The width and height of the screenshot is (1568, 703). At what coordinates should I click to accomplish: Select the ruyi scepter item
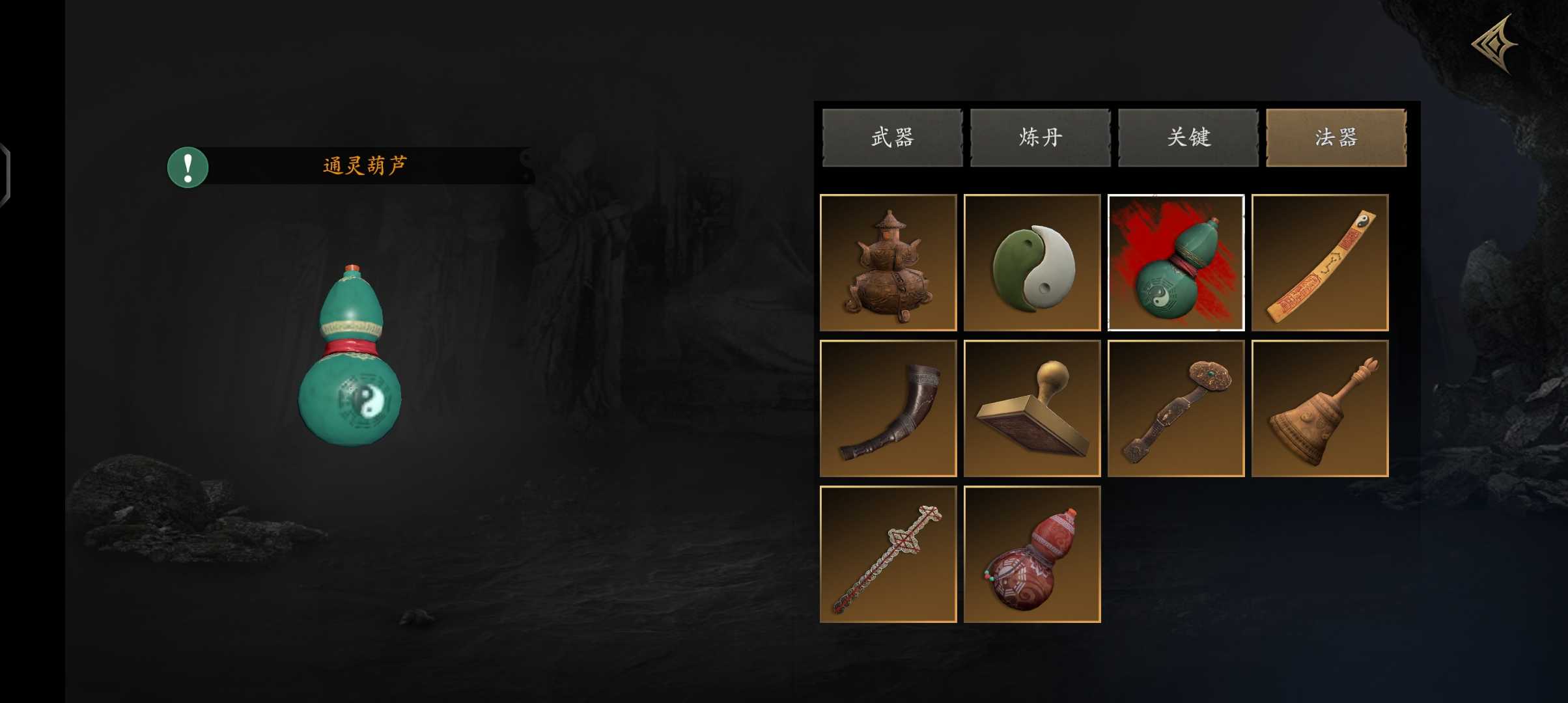coord(1176,408)
